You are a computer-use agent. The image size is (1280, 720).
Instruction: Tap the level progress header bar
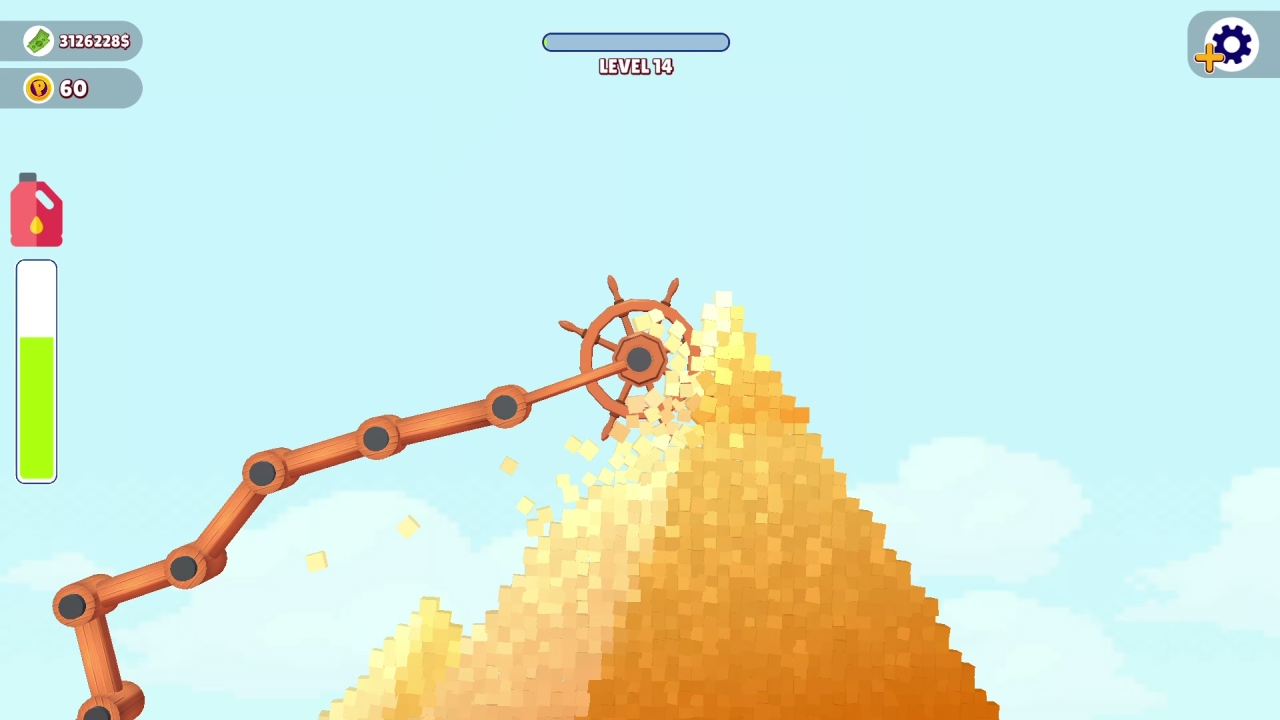(636, 42)
